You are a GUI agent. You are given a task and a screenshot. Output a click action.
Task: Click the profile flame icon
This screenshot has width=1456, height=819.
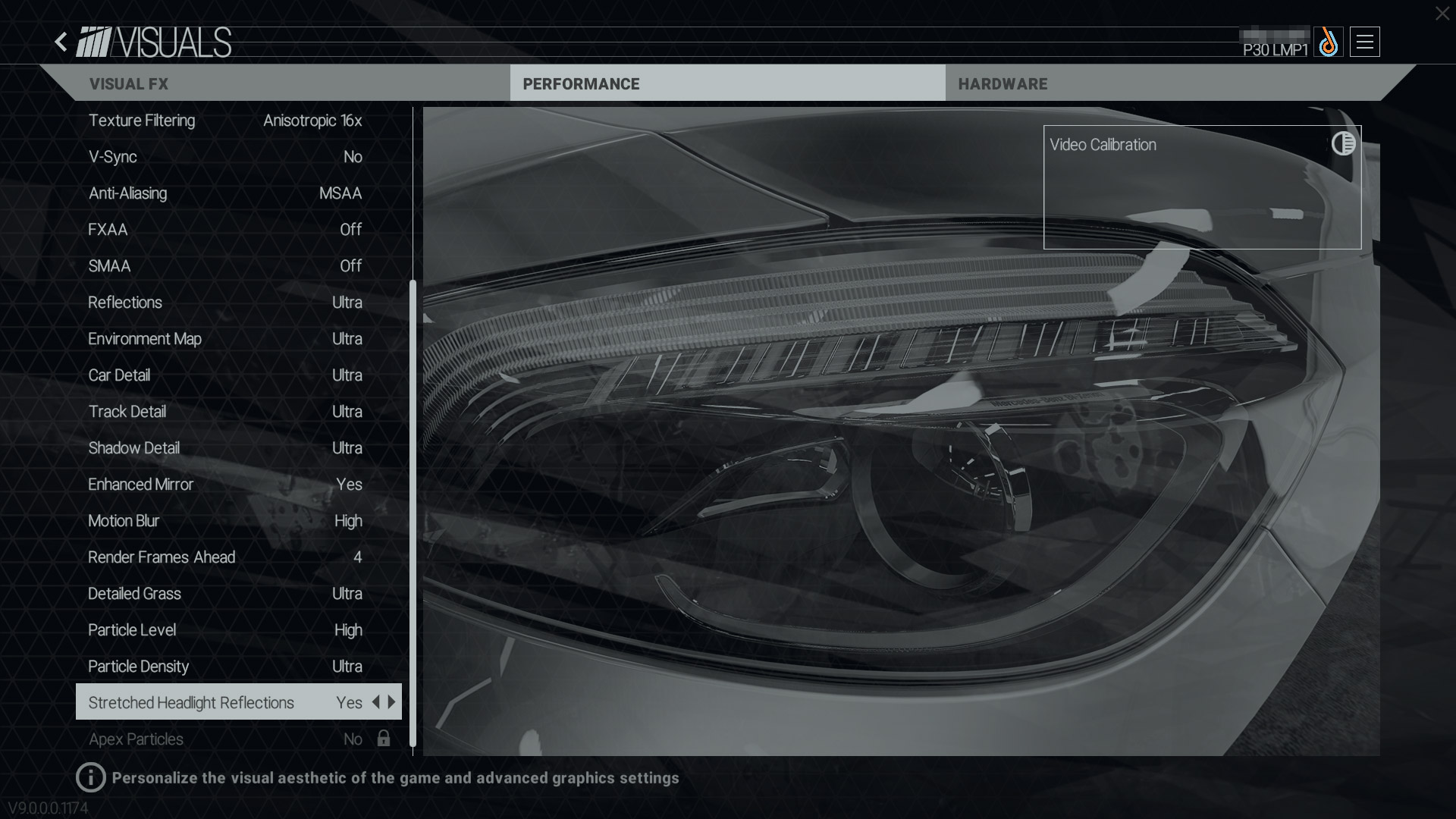pos(1328,42)
